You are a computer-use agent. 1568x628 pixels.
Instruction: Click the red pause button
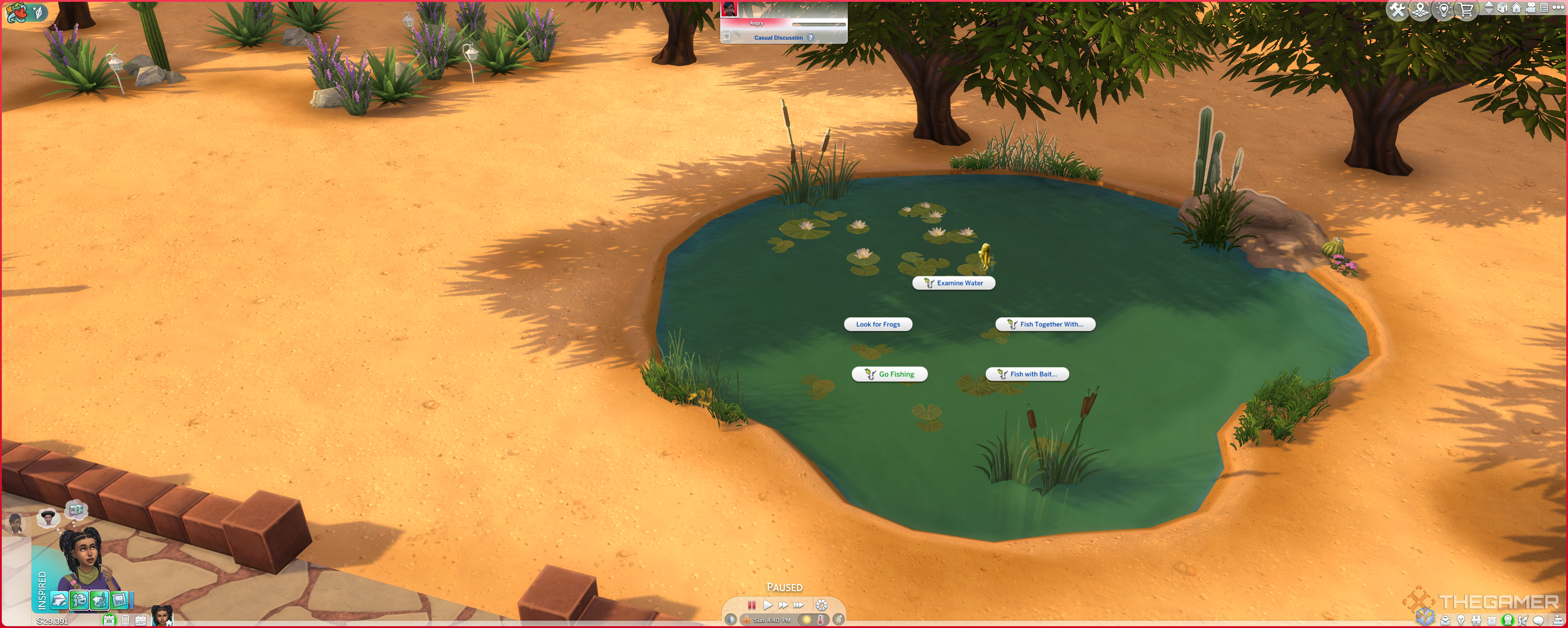tap(752, 605)
